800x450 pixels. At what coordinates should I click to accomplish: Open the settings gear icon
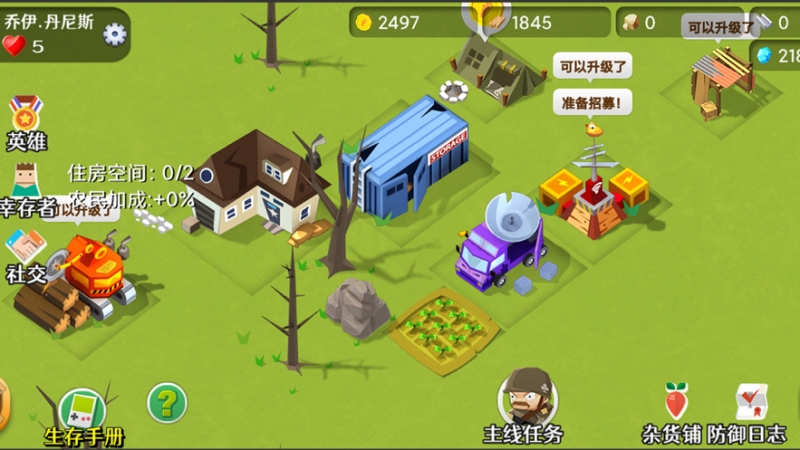tap(115, 35)
